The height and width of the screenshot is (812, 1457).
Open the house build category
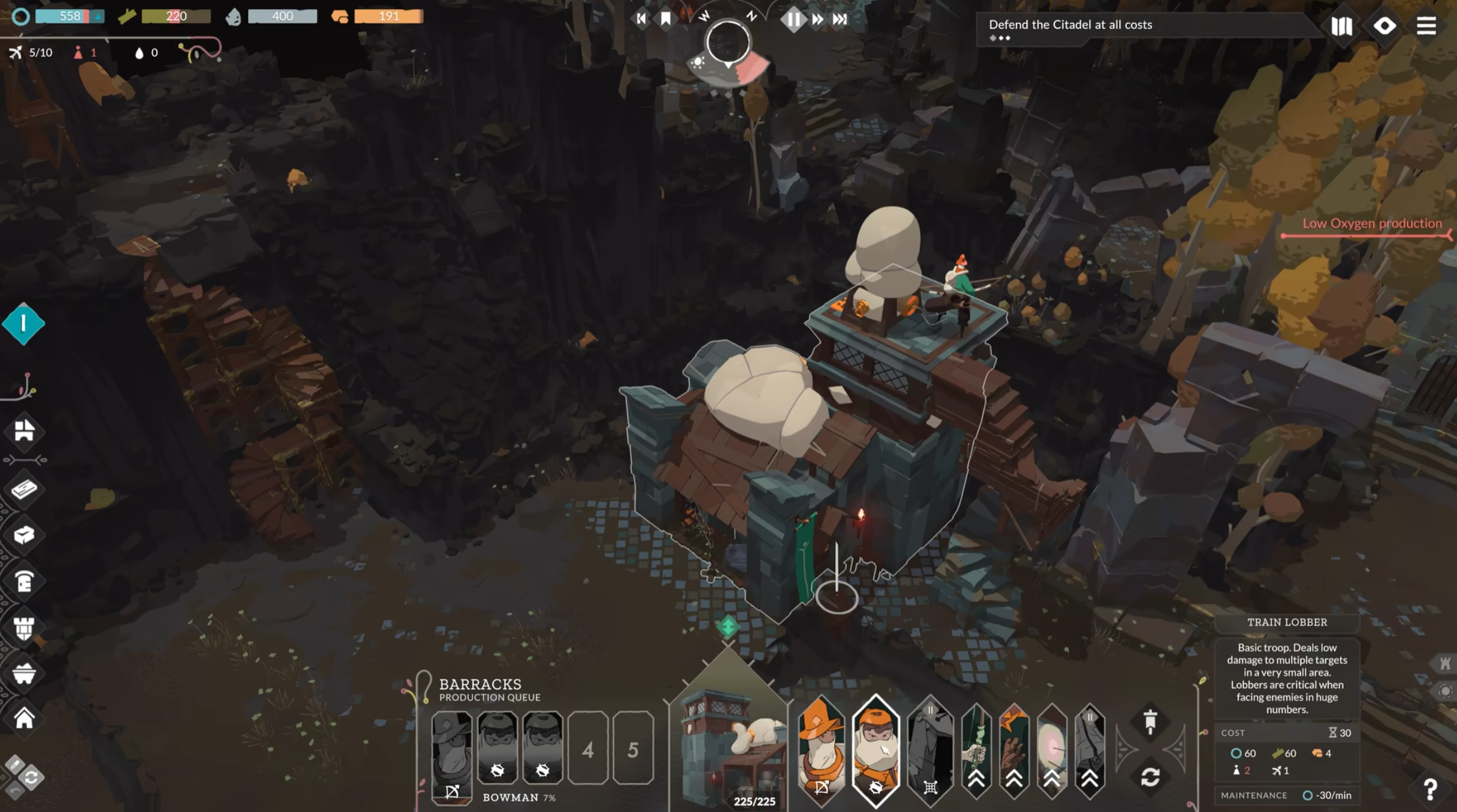(24, 718)
